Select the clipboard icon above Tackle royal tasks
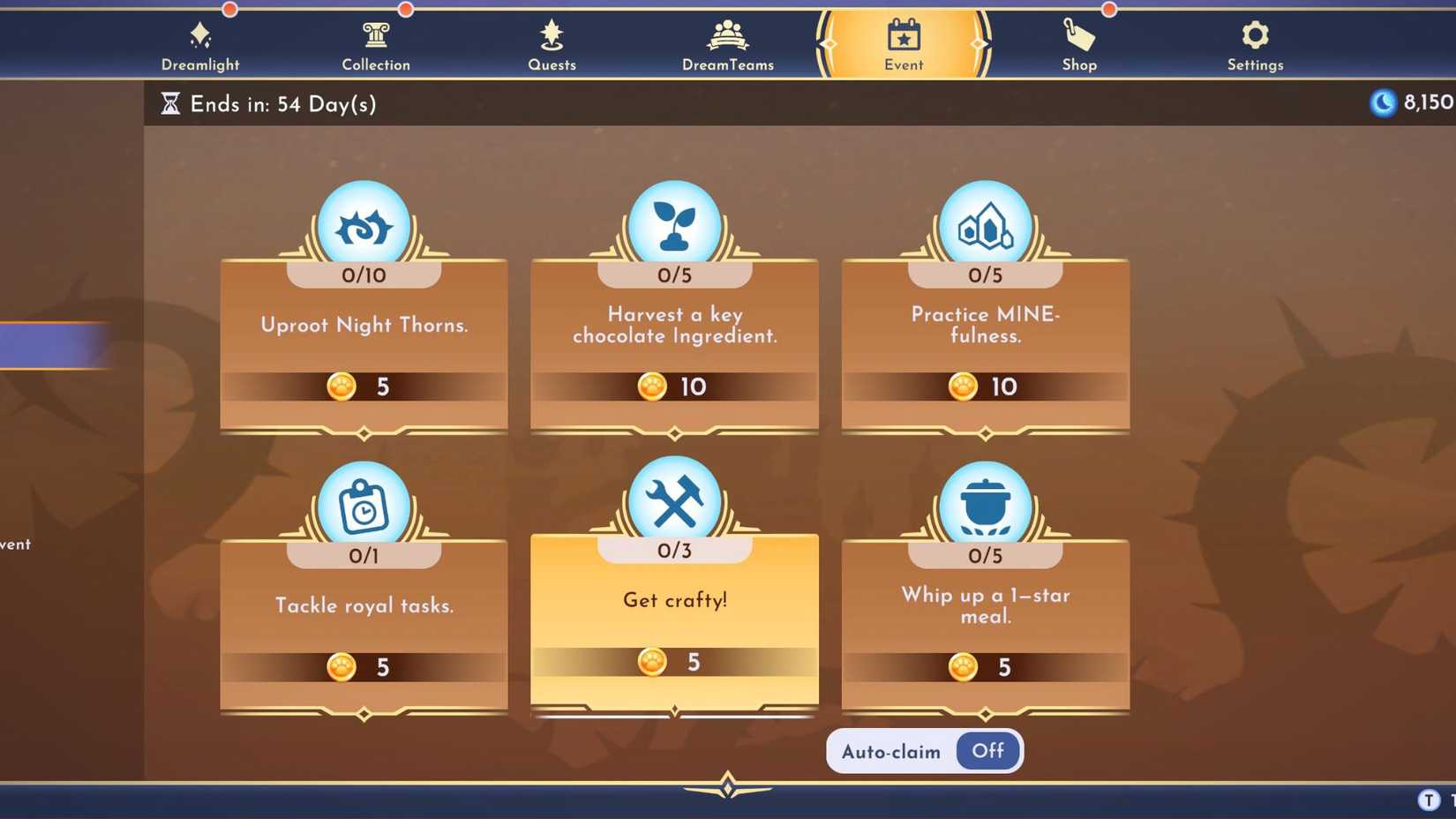Image resolution: width=1456 pixels, height=819 pixels. (364, 503)
